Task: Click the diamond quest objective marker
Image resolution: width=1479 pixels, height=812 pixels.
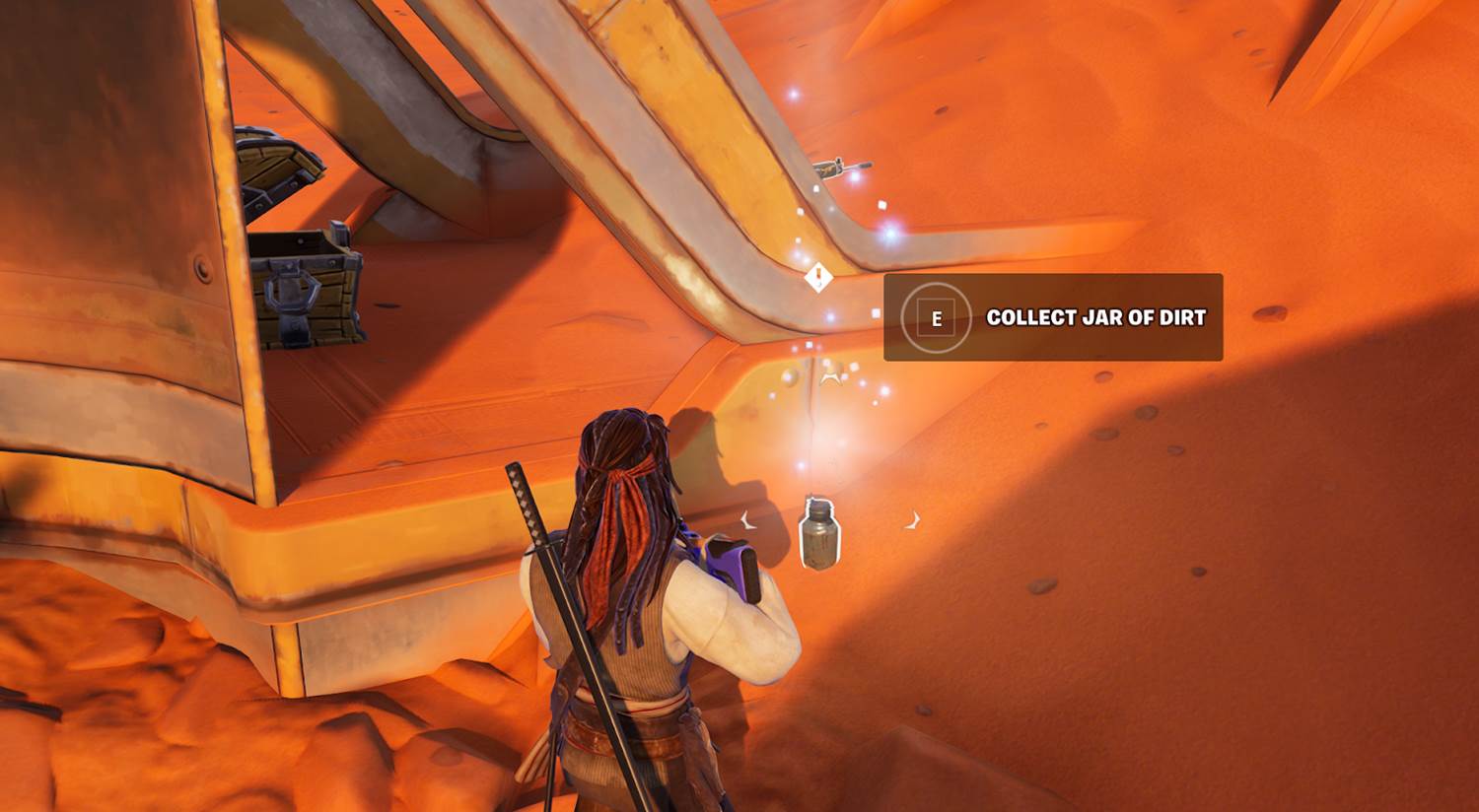Action: [817, 278]
